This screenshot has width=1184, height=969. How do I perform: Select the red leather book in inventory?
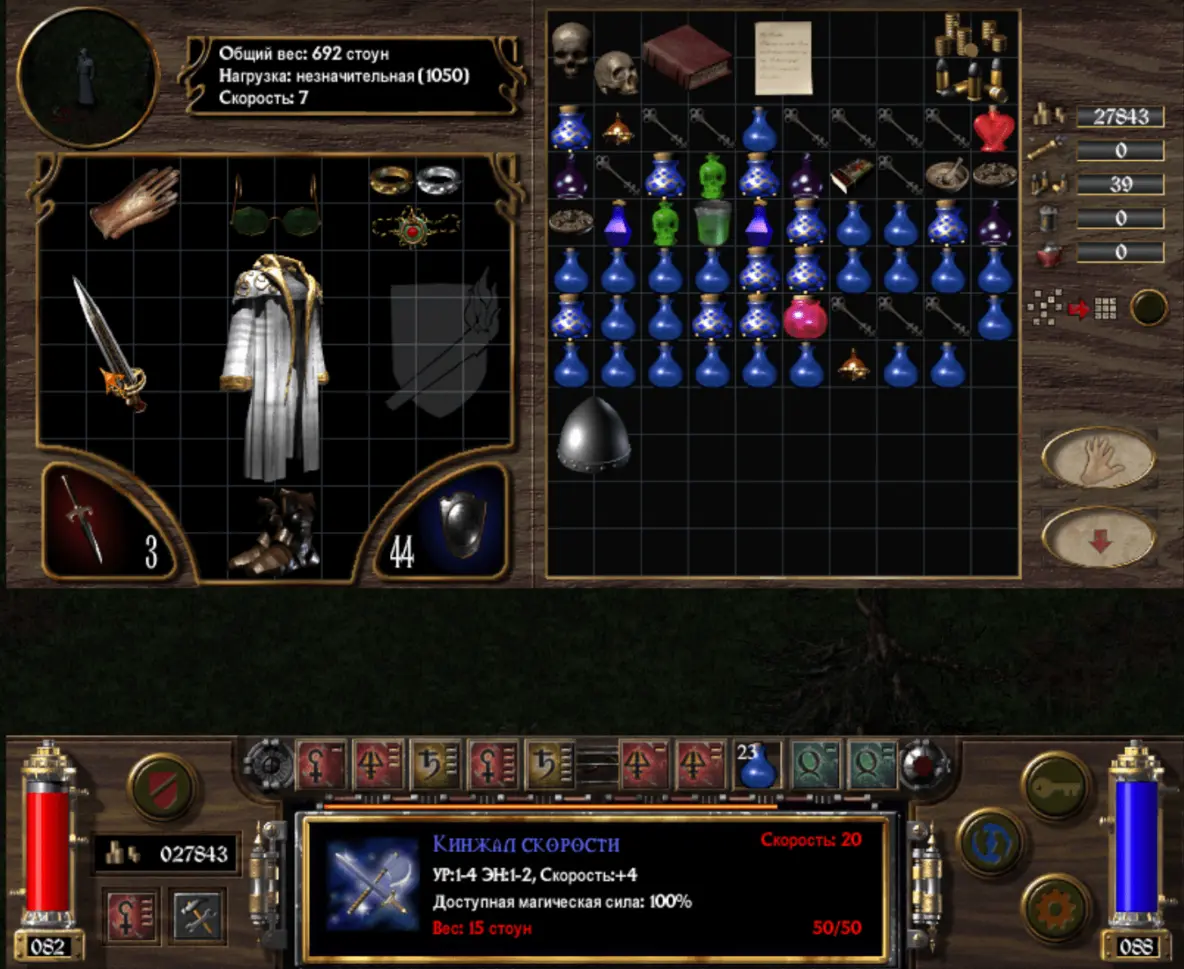(x=688, y=55)
